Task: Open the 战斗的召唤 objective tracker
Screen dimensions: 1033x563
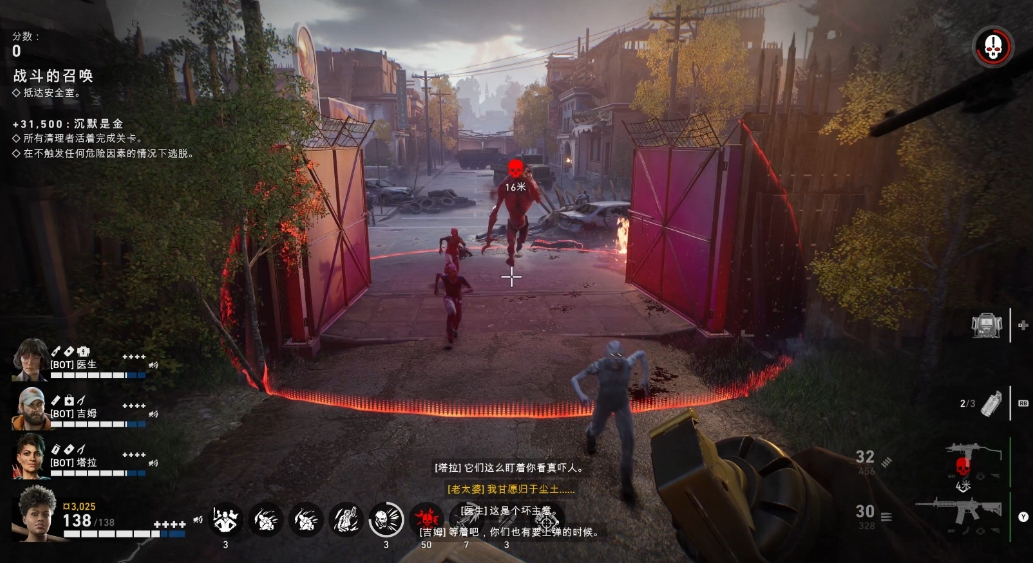Action: pyautogui.click(x=53, y=76)
